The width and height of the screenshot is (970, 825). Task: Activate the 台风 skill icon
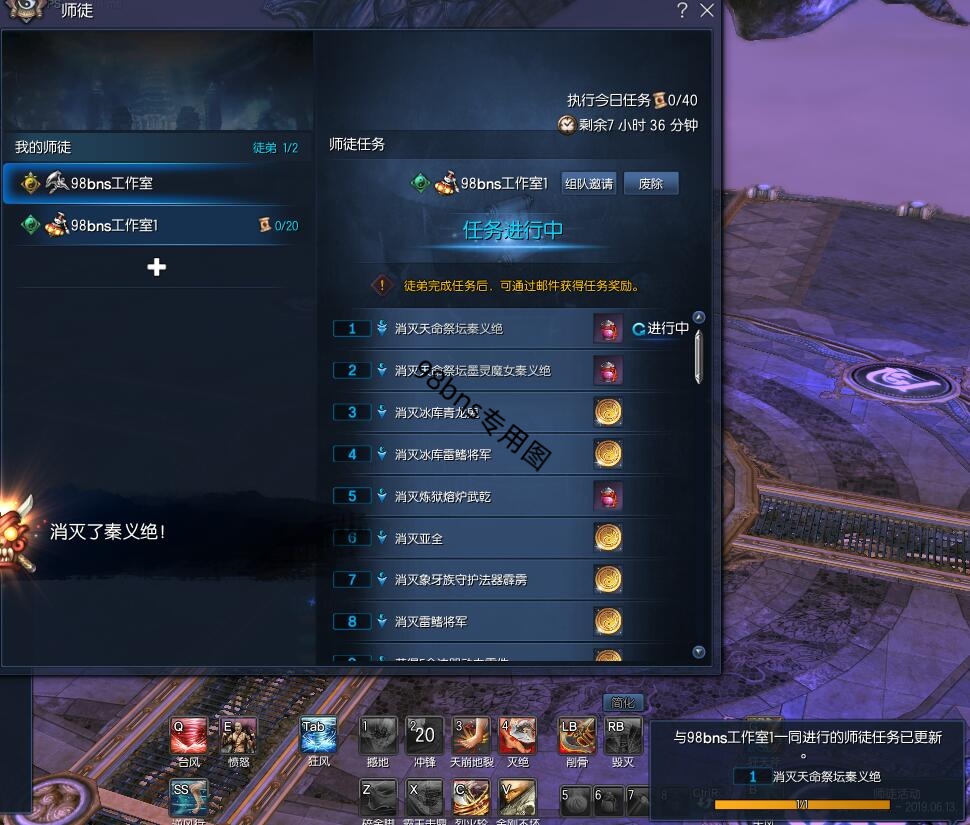point(189,736)
